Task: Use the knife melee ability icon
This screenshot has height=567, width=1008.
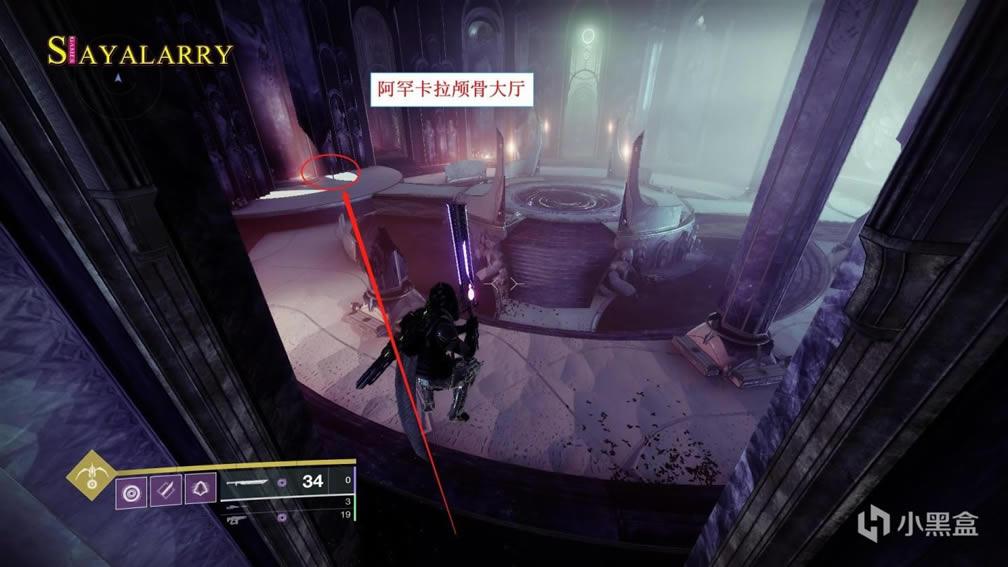Action: click(x=165, y=490)
